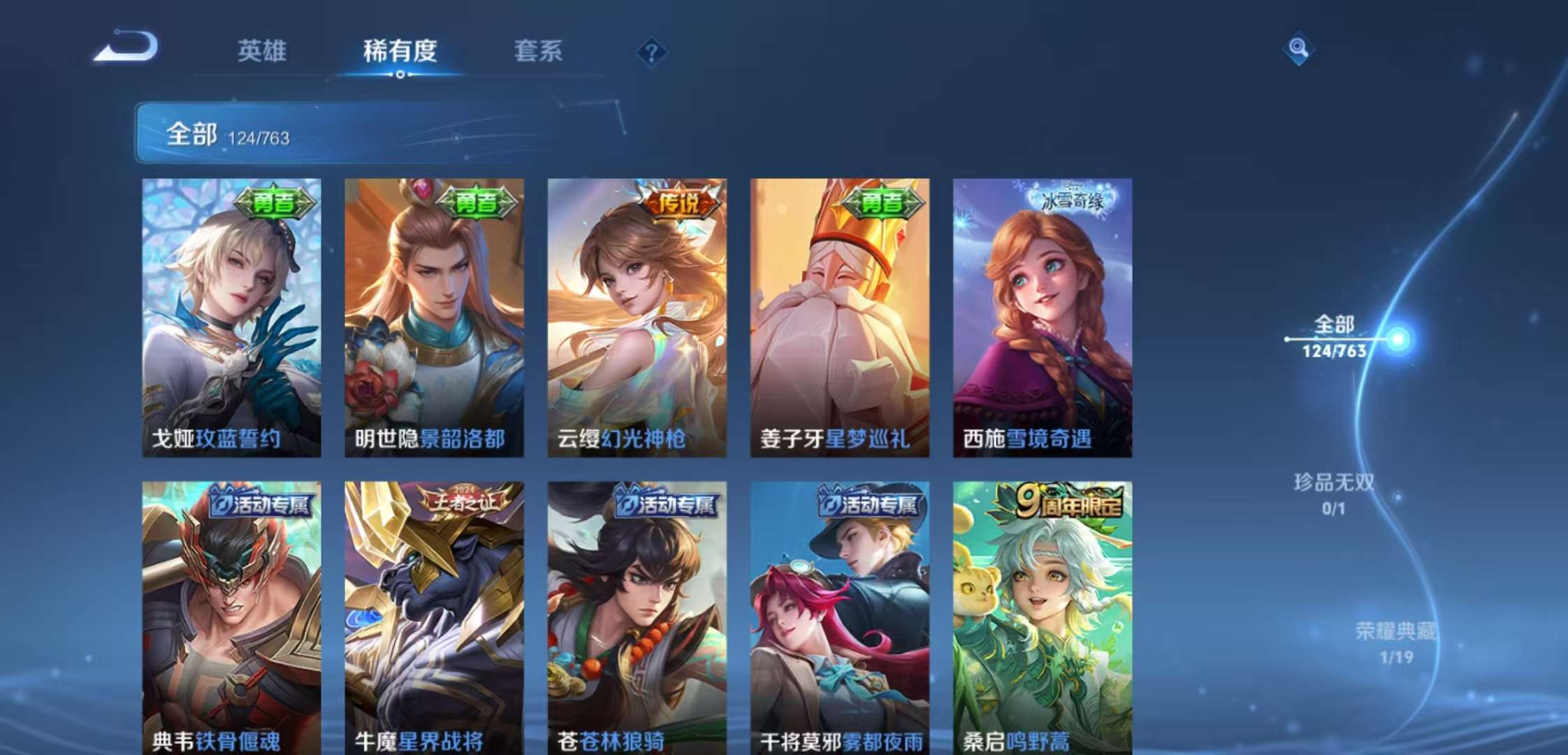
Task: Click the help question mark icon
Action: click(x=651, y=50)
